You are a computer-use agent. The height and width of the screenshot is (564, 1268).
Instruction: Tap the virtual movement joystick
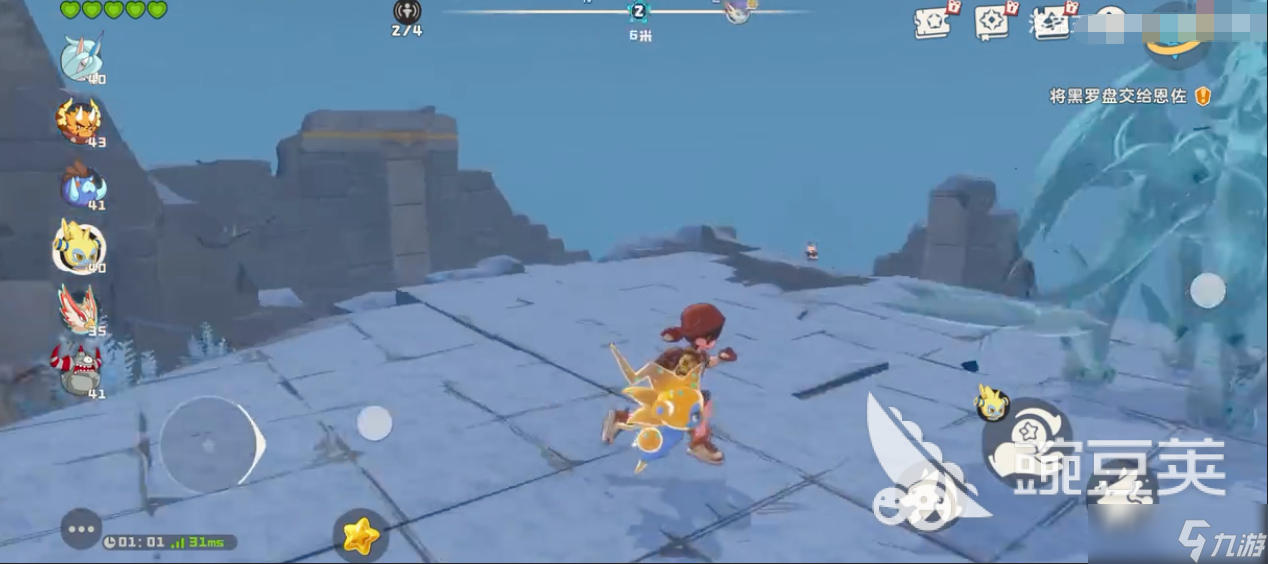pyautogui.click(x=209, y=444)
